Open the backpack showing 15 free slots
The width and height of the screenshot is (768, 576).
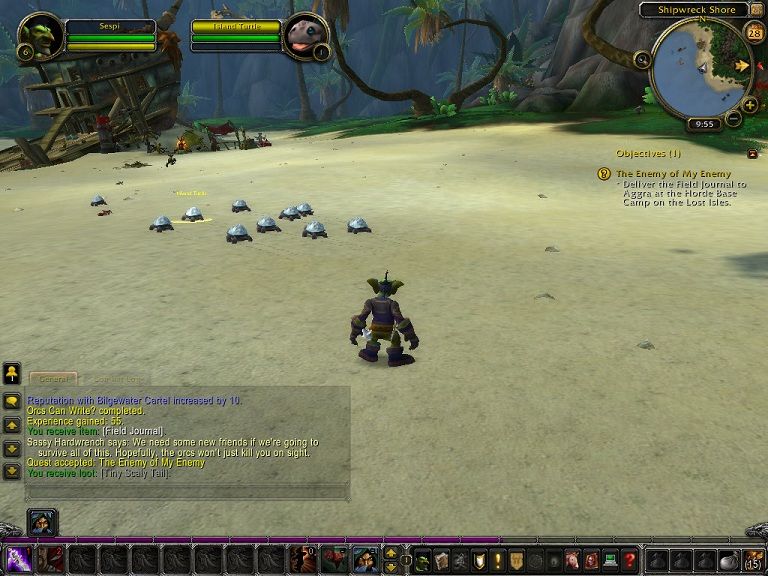pos(752,560)
